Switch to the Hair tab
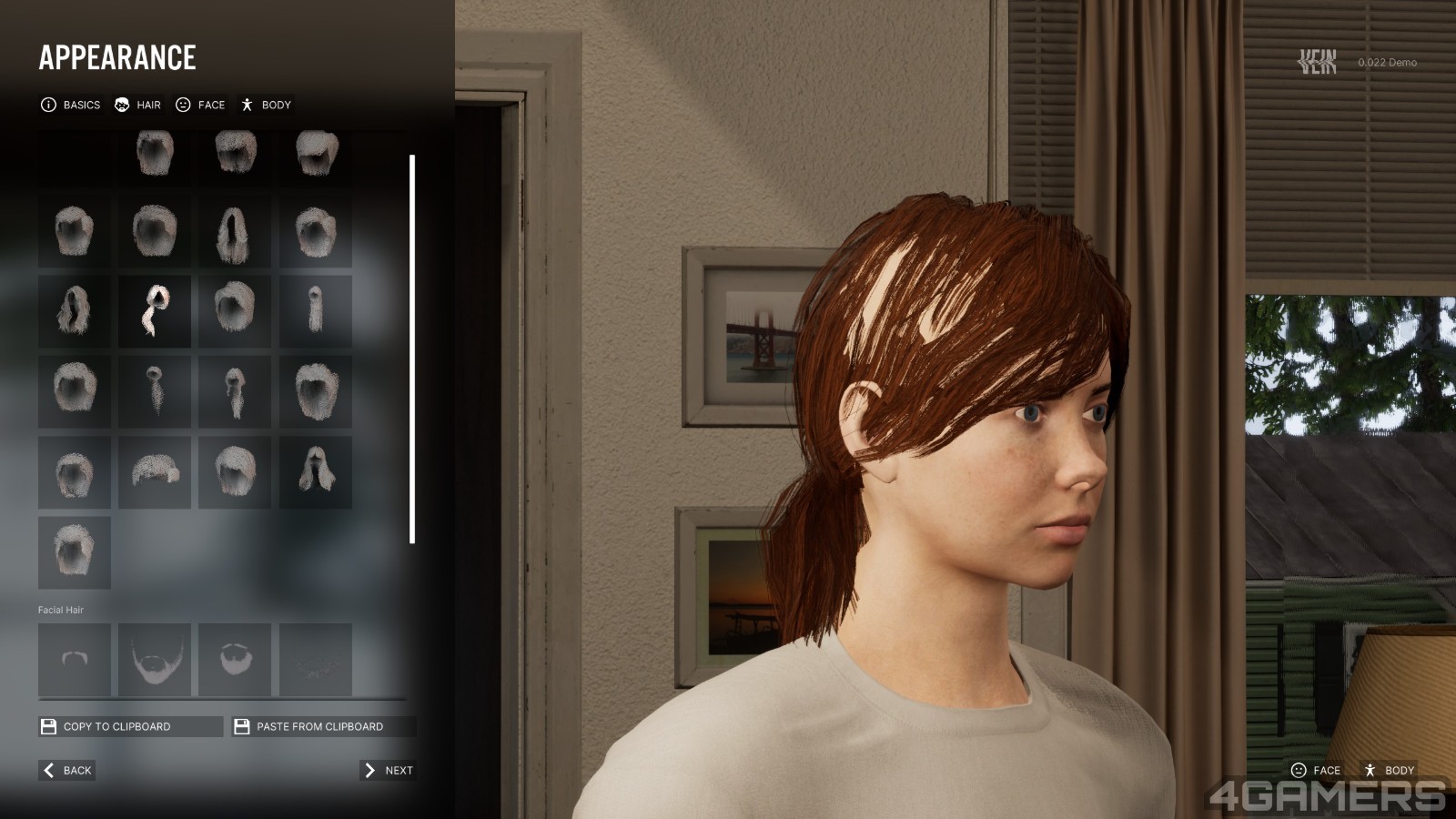The width and height of the screenshot is (1456, 819). coord(137,105)
